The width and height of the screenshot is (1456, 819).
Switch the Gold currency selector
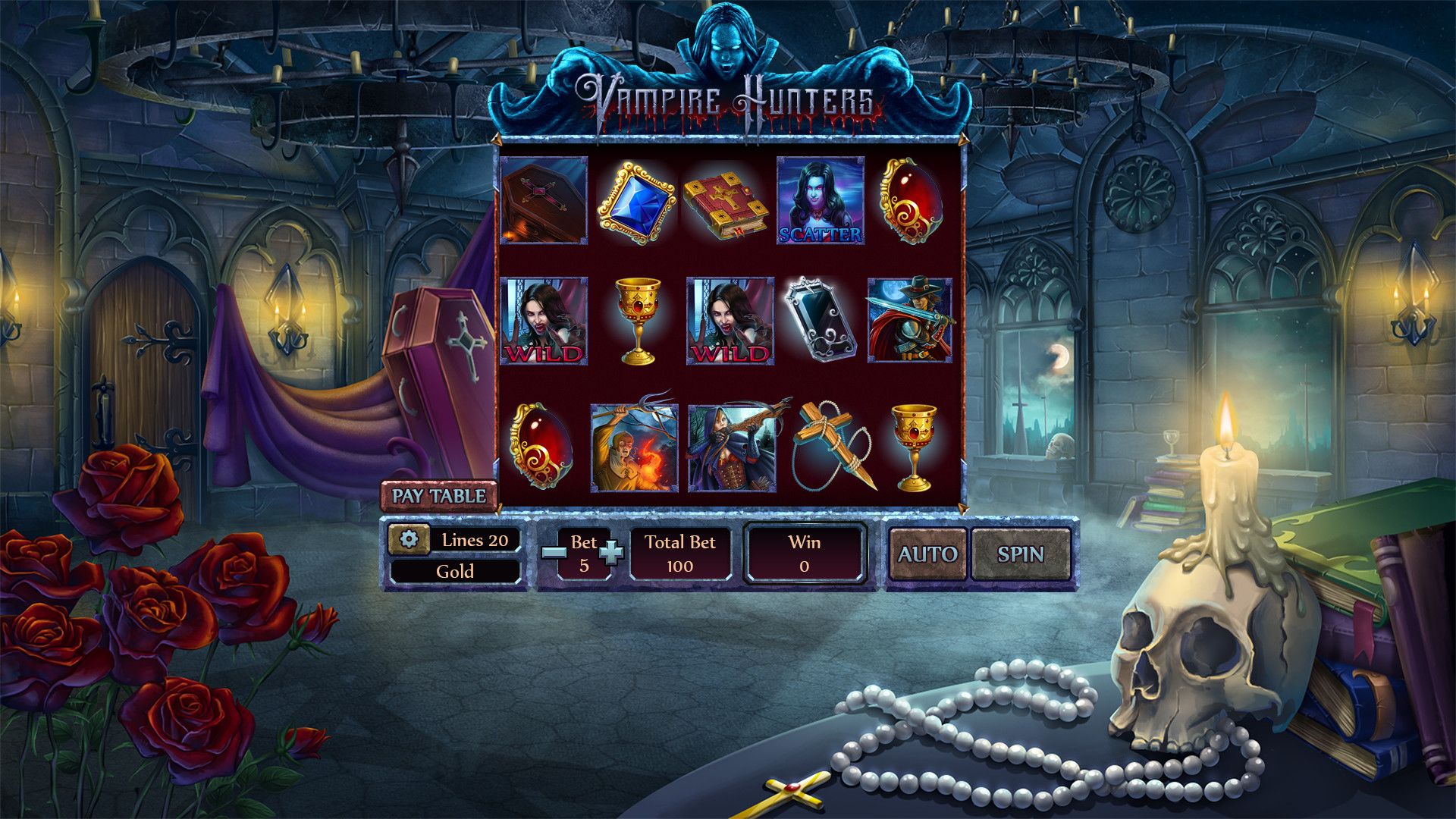[x=454, y=573]
